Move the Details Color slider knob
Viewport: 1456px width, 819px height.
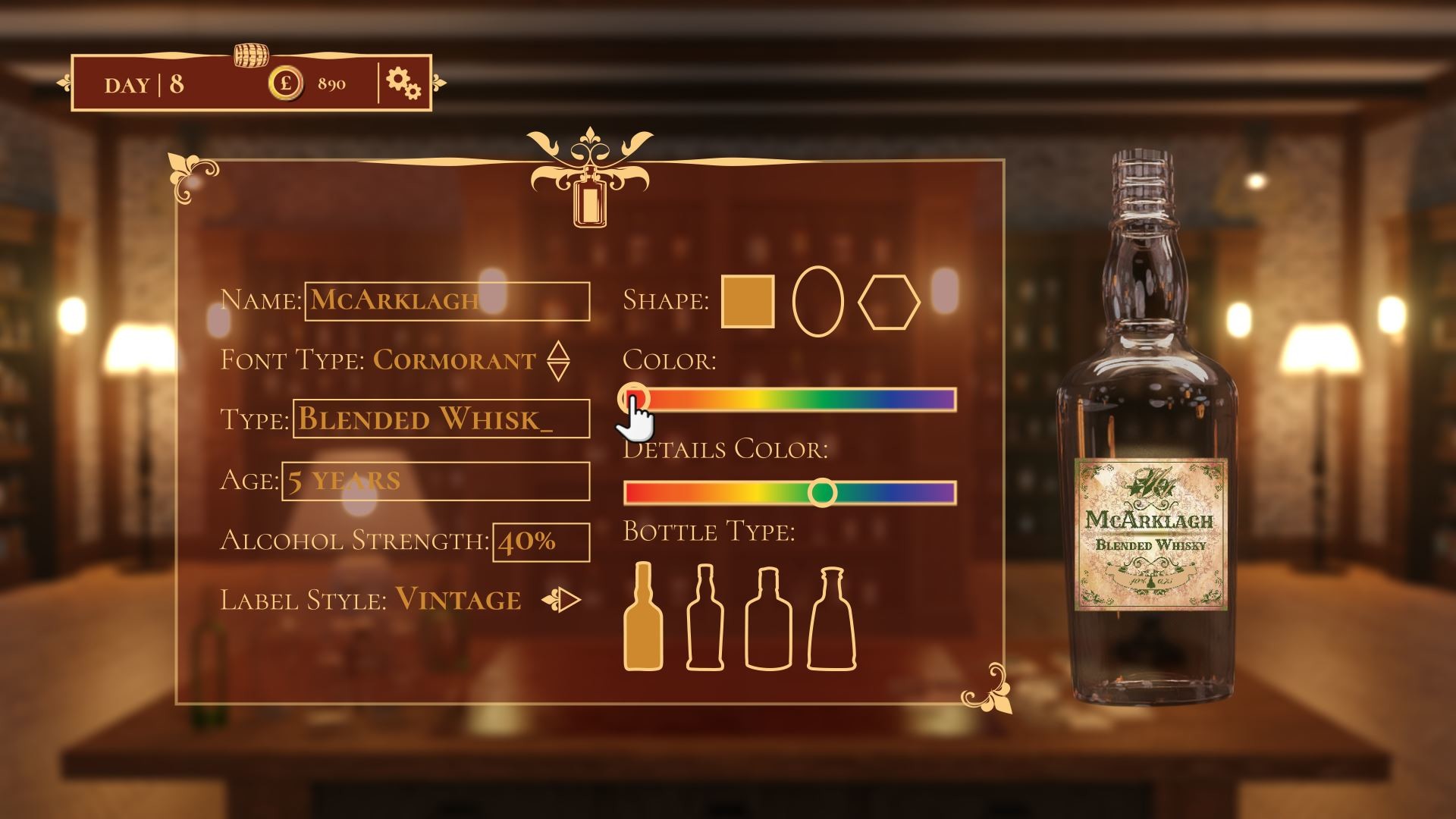[x=822, y=491]
